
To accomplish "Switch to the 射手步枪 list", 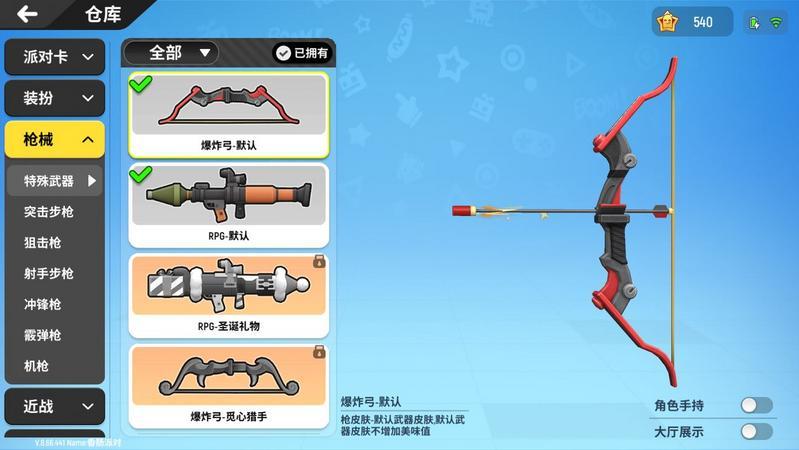I will tap(49, 274).
